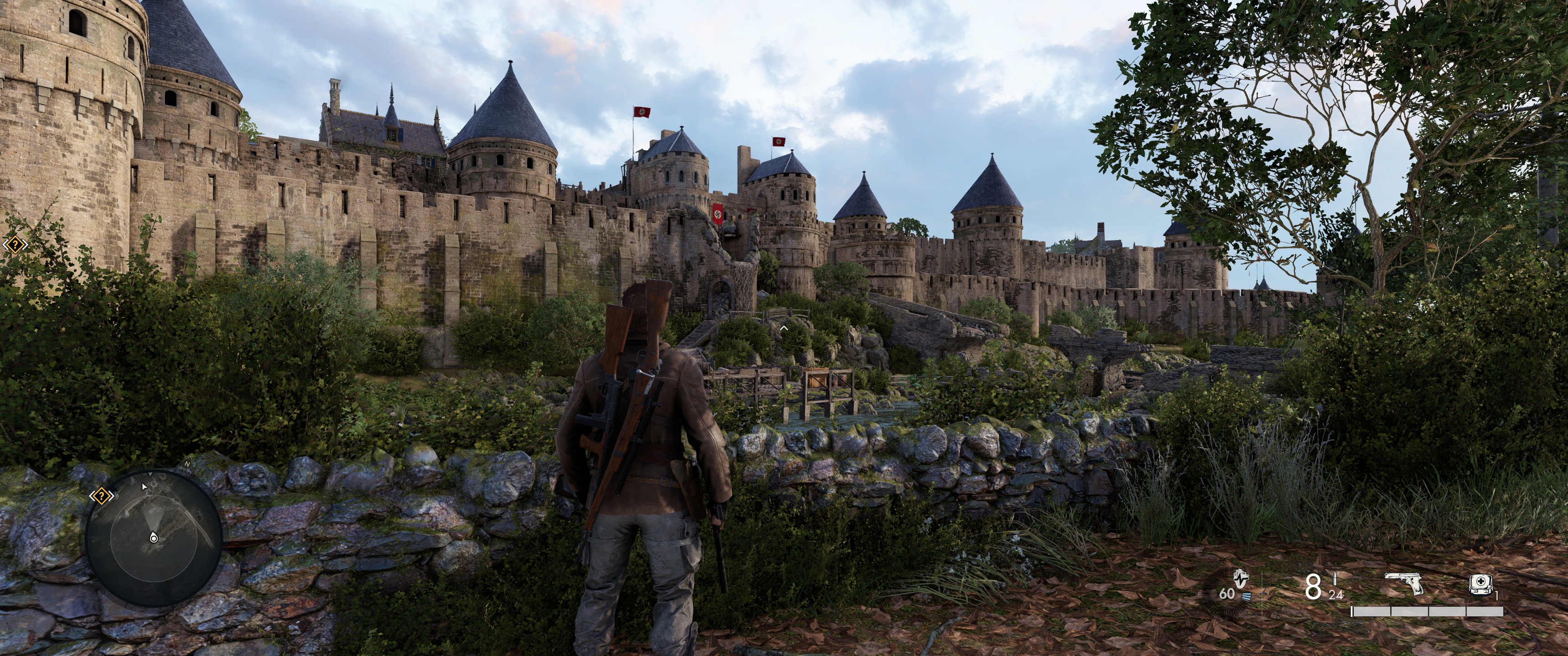The width and height of the screenshot is (1568, 656).
Task: Select the question-mark marker on the minimap rim
Action: point(101,497)
